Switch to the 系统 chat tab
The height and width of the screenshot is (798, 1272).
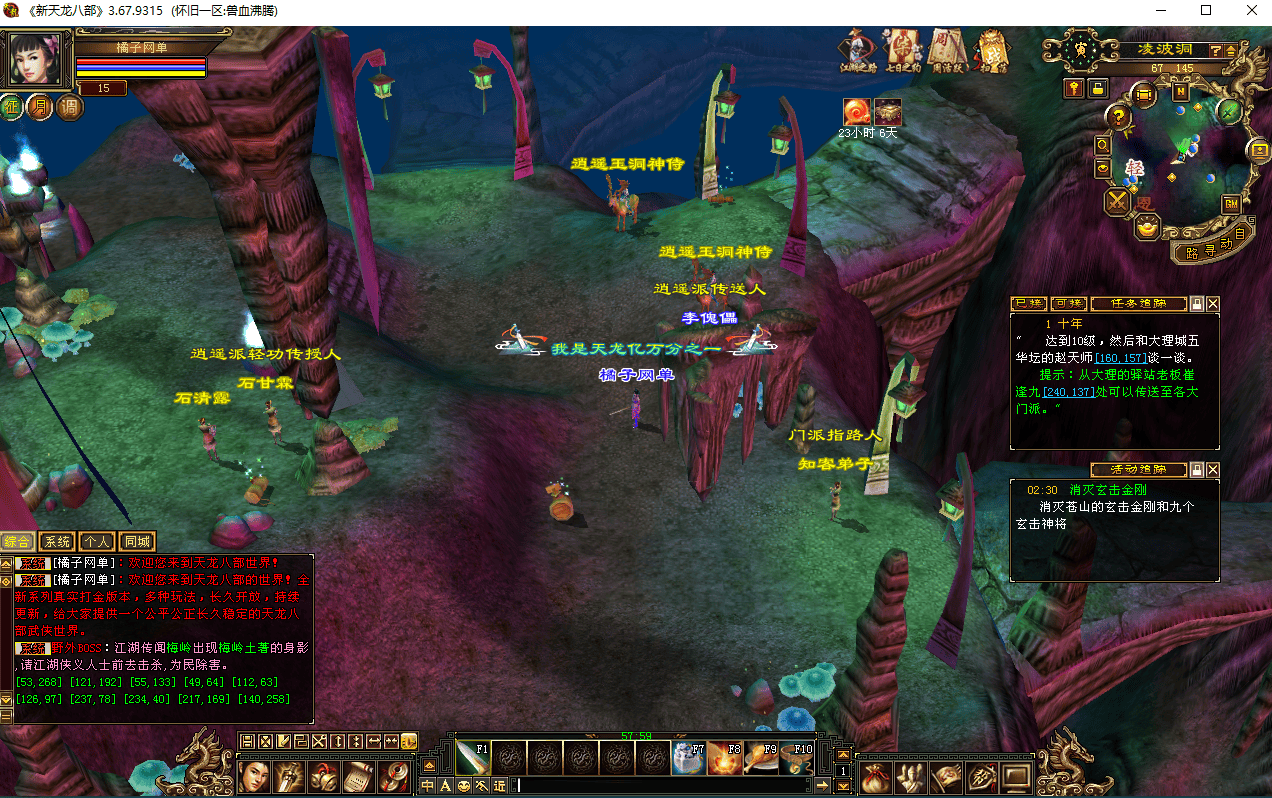coord(57,542)
